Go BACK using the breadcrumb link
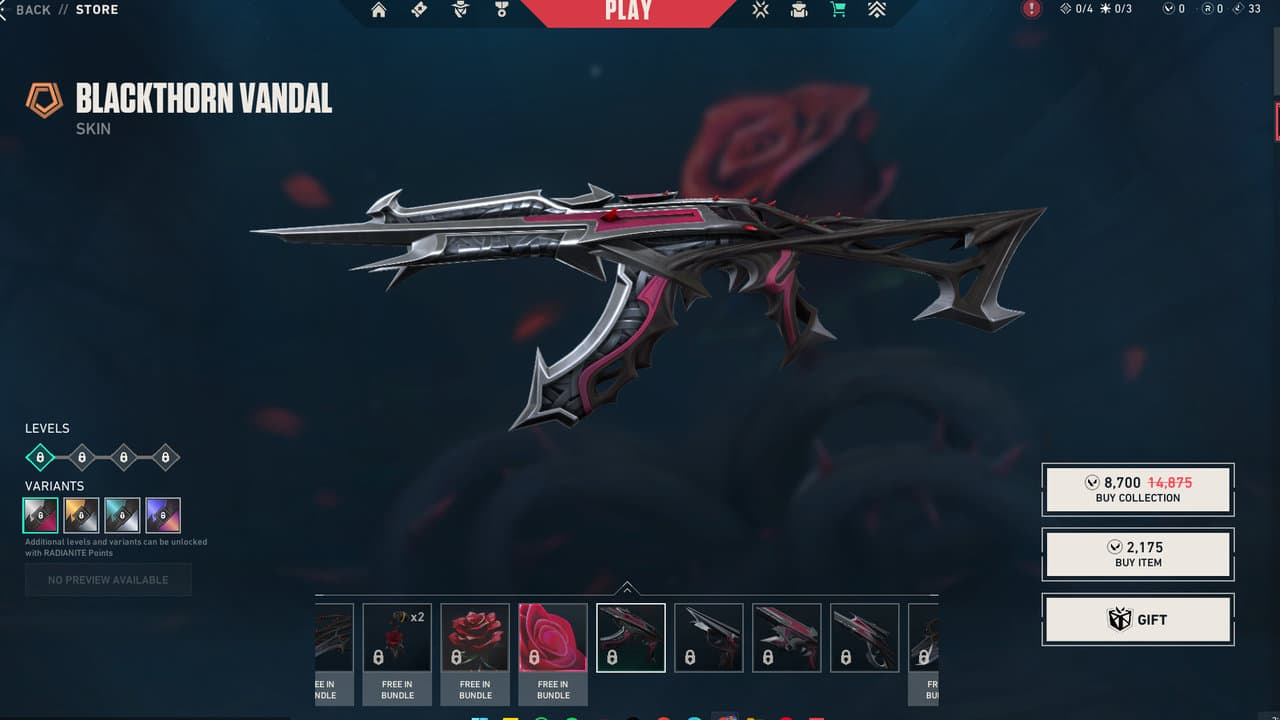The image size is (1280, 720). pyautogui.click(x=31, y=9)
